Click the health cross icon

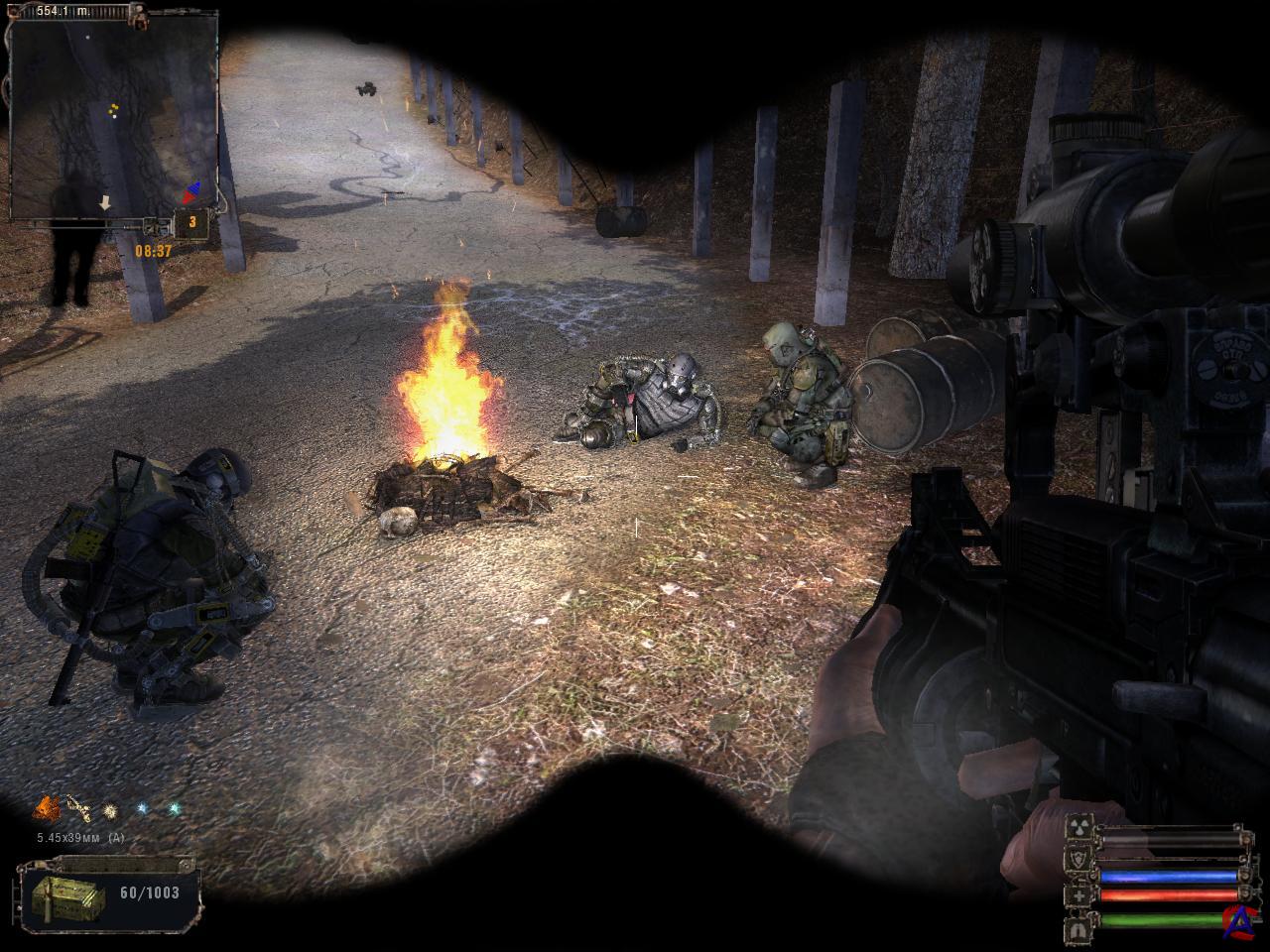coord(1079,896)
